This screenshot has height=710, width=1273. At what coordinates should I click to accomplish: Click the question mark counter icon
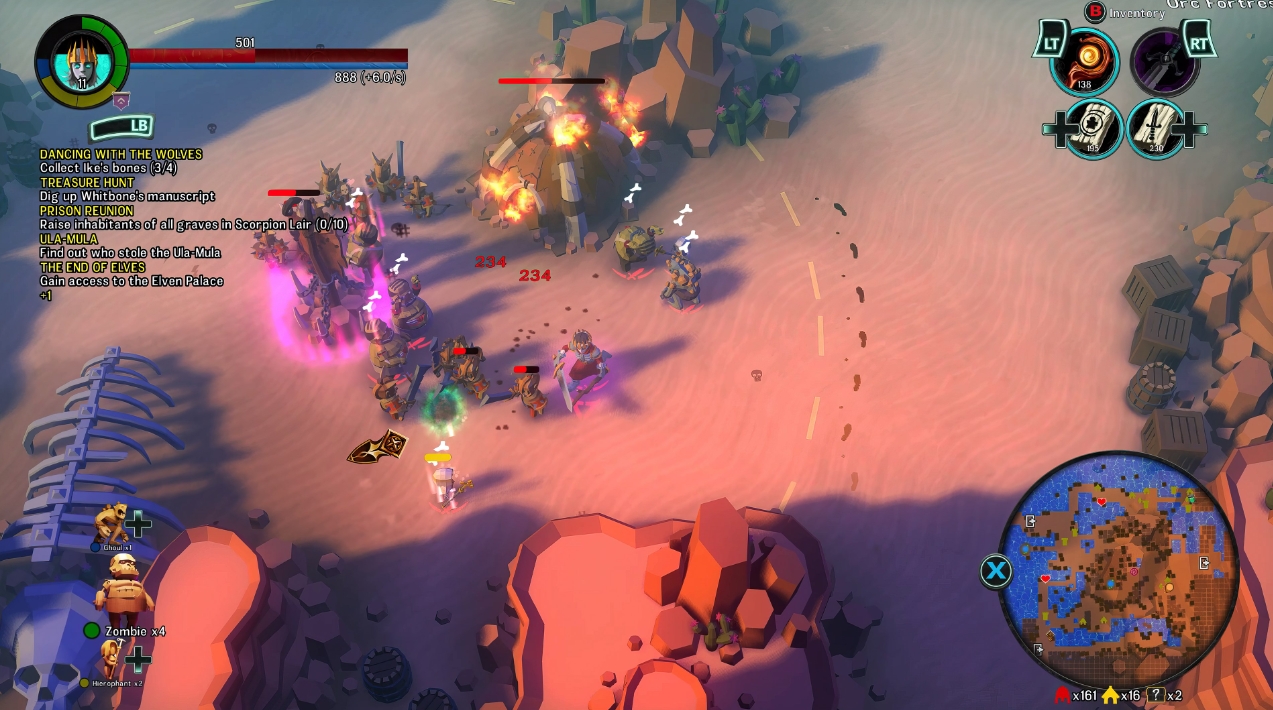click(1157, 695)
